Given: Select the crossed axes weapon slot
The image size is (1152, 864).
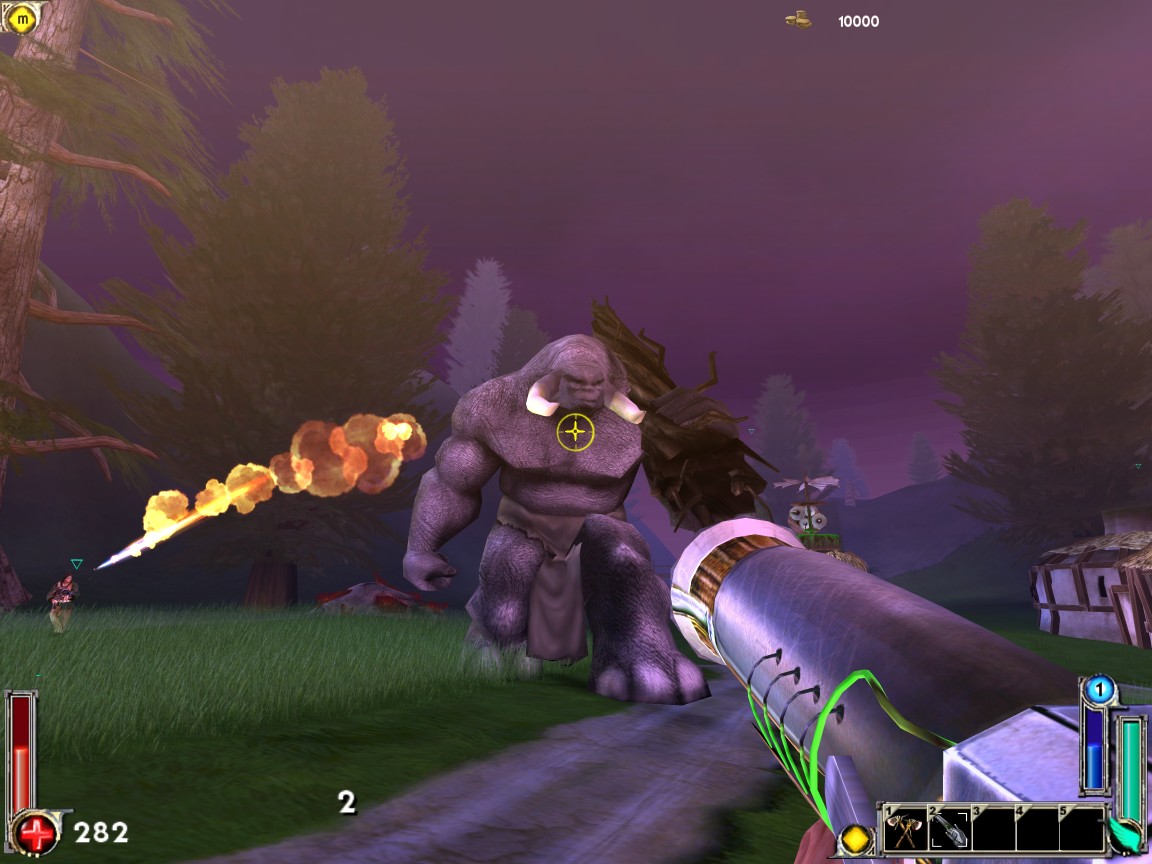Looking at the screenshot, I should (904, 829).
